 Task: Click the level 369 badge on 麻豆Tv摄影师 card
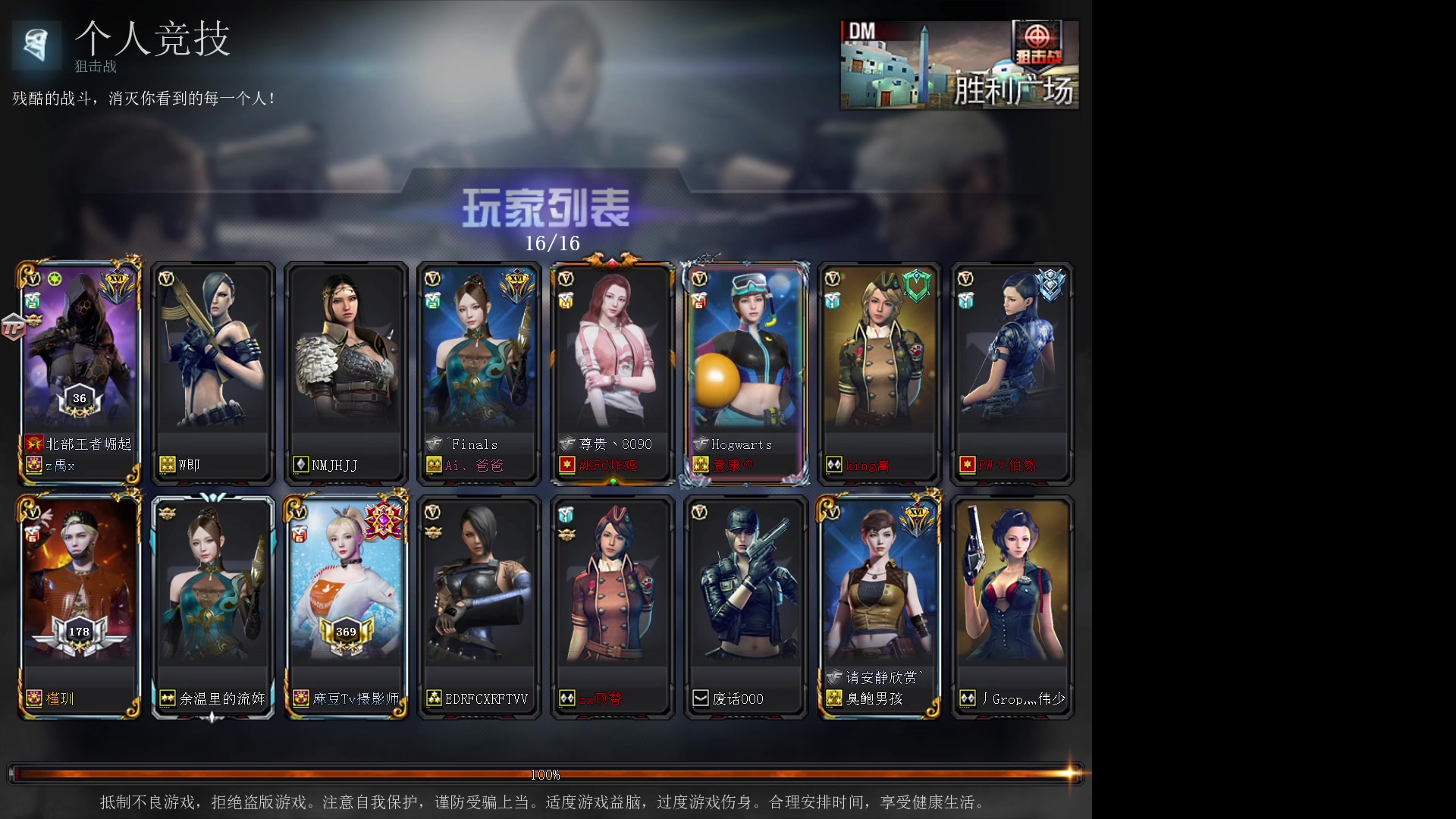tap(346, 631)
